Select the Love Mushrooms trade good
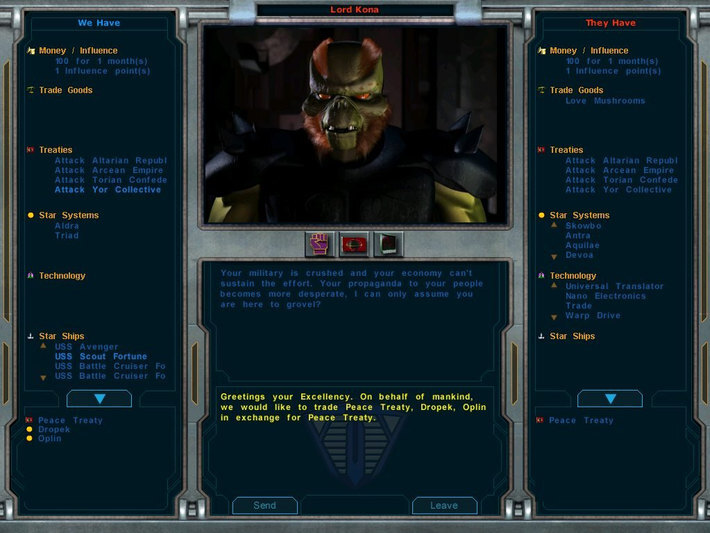Viewport: 710px width, 533px height. 605,101
